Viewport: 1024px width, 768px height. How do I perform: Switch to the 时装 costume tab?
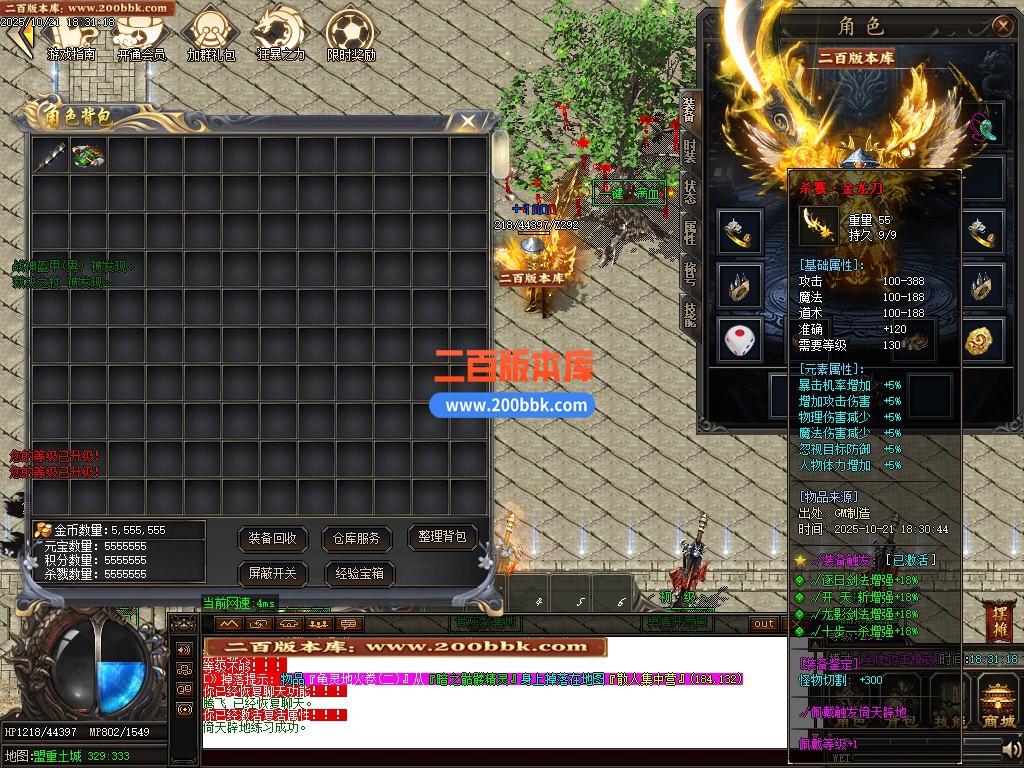690,152
